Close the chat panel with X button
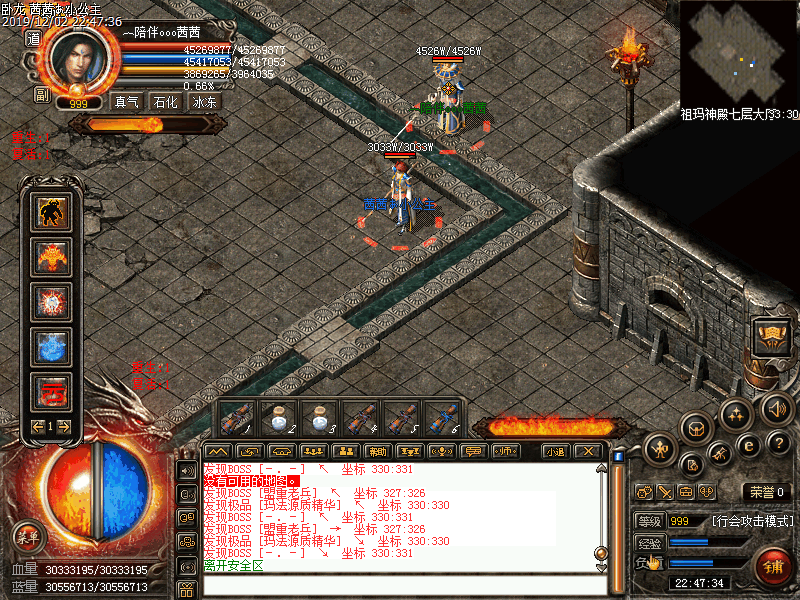This screenshot has width=800, height=600. coord(589,452)
